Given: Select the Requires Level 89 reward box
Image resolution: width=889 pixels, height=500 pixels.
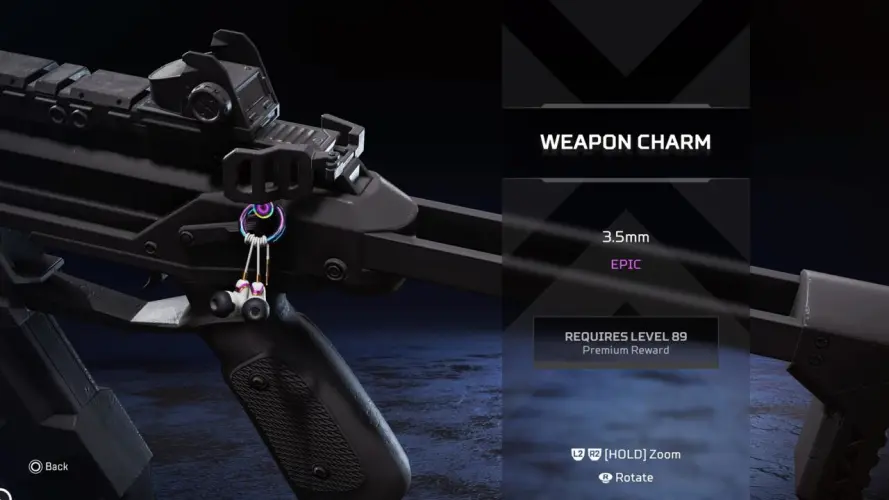Looking at the screenshot, I should tap(625, 342).
